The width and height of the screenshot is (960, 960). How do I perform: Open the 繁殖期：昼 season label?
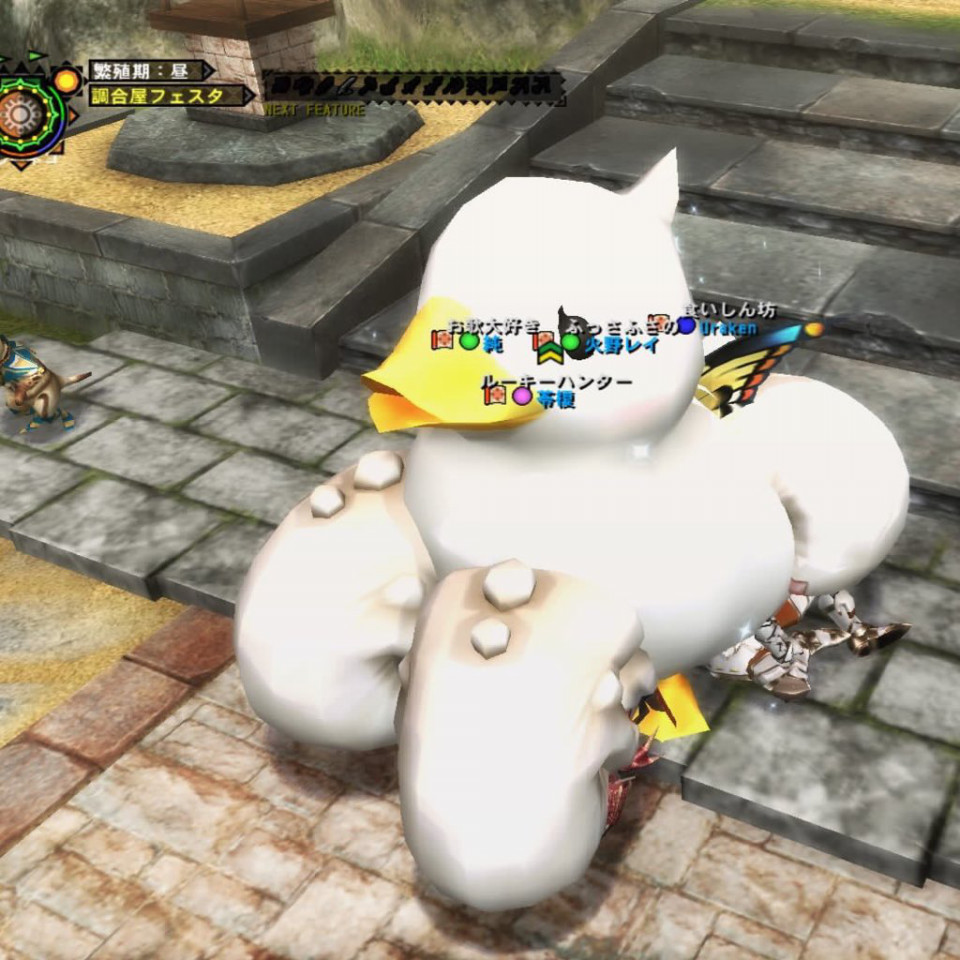(x=148, y=71)
